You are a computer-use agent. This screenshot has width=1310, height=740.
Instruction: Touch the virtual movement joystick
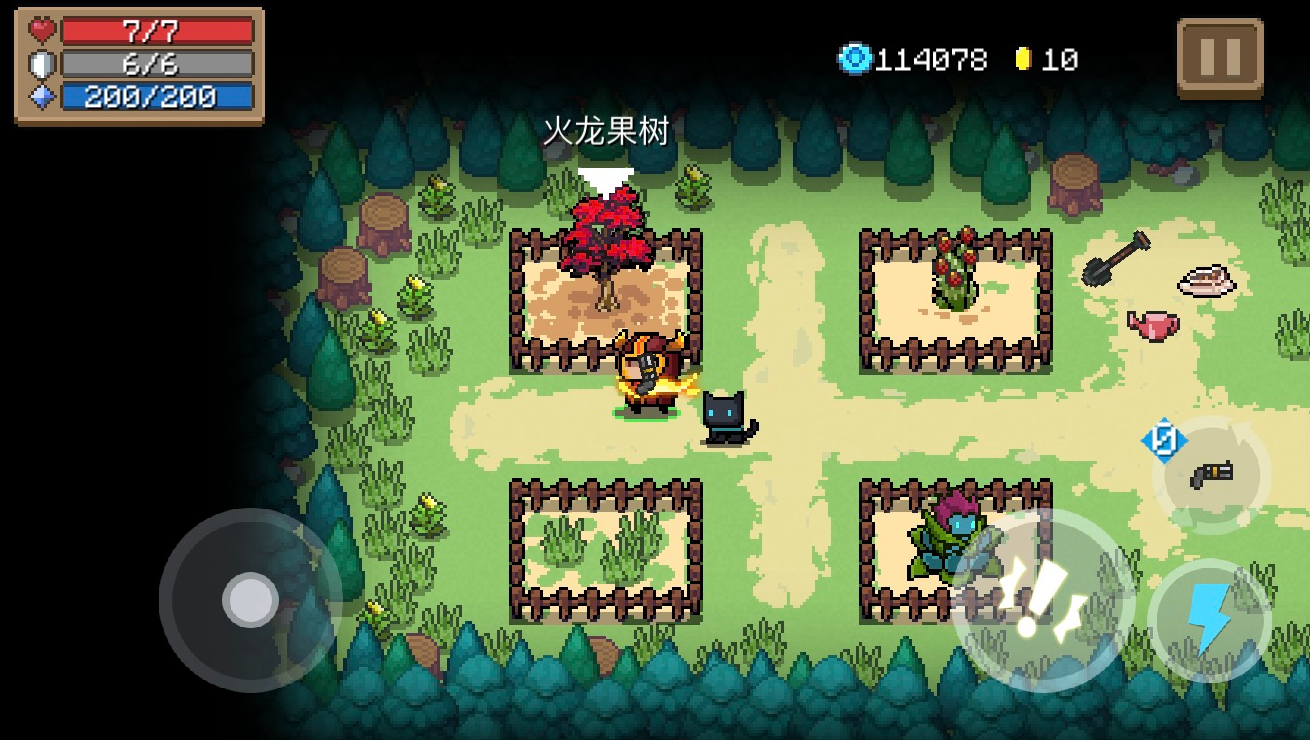(x=250, y=600)
